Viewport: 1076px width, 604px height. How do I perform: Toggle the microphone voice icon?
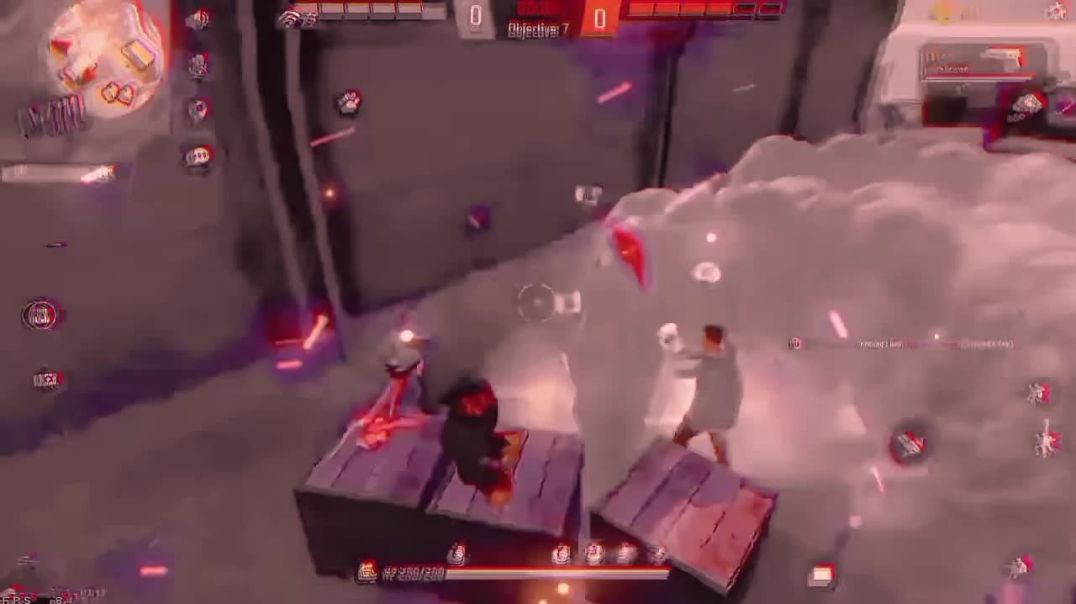click(x=199, y=66)
